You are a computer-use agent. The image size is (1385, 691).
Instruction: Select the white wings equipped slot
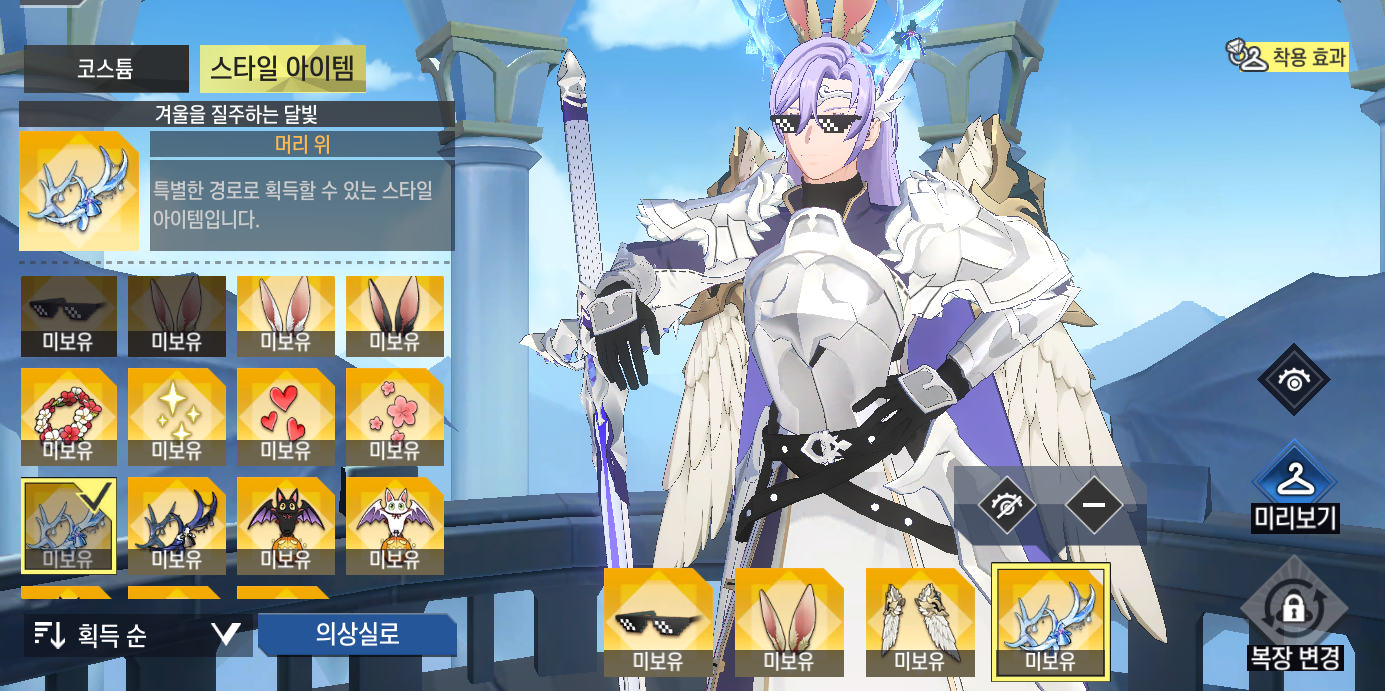pyautogui.click(x=920, y=622)
